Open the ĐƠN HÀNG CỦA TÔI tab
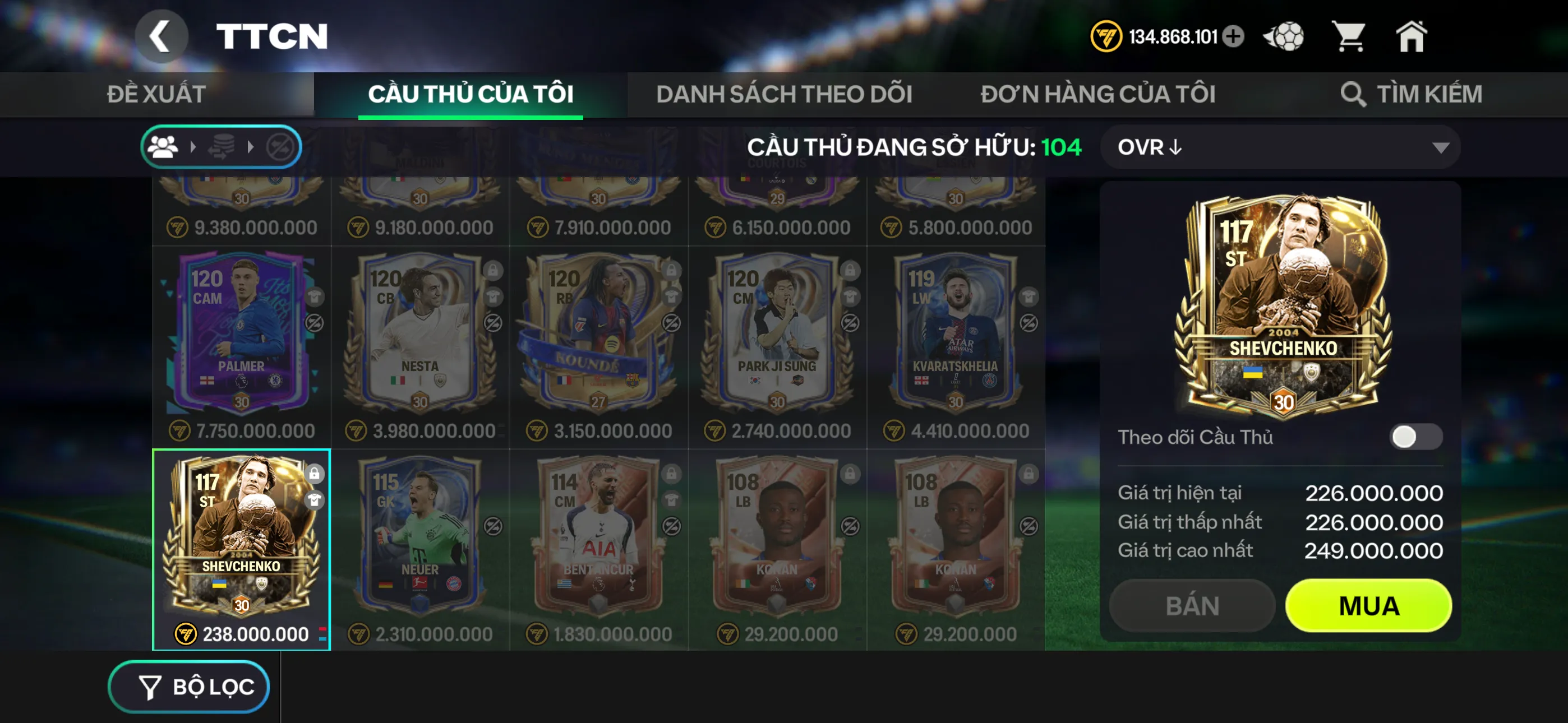The height and width of the screenshot is (723, 1568). pyautogui.click(x=1098, y=93)
